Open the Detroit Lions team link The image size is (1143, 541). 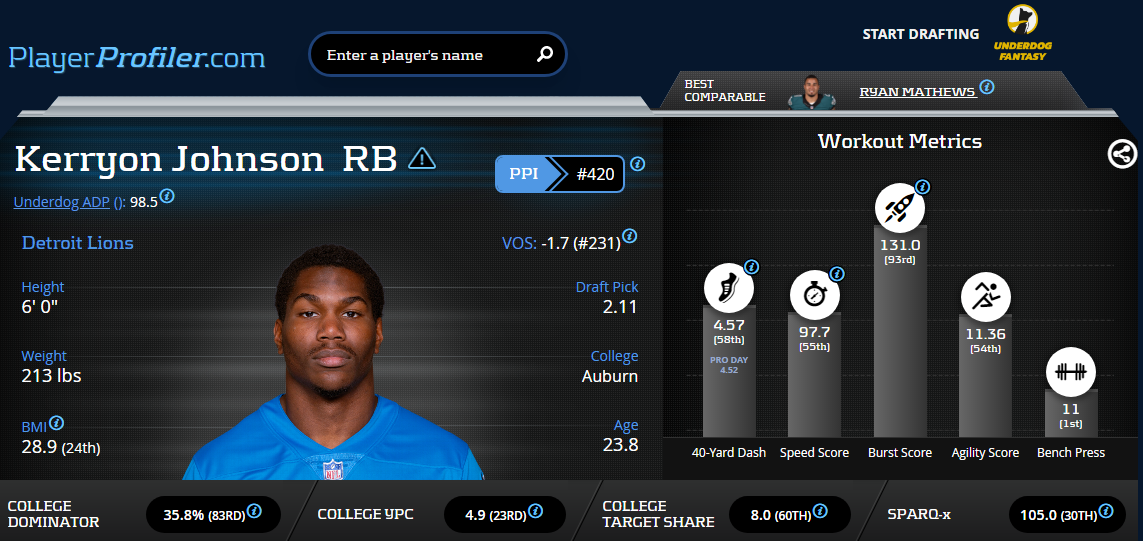(x=77, y=243)
